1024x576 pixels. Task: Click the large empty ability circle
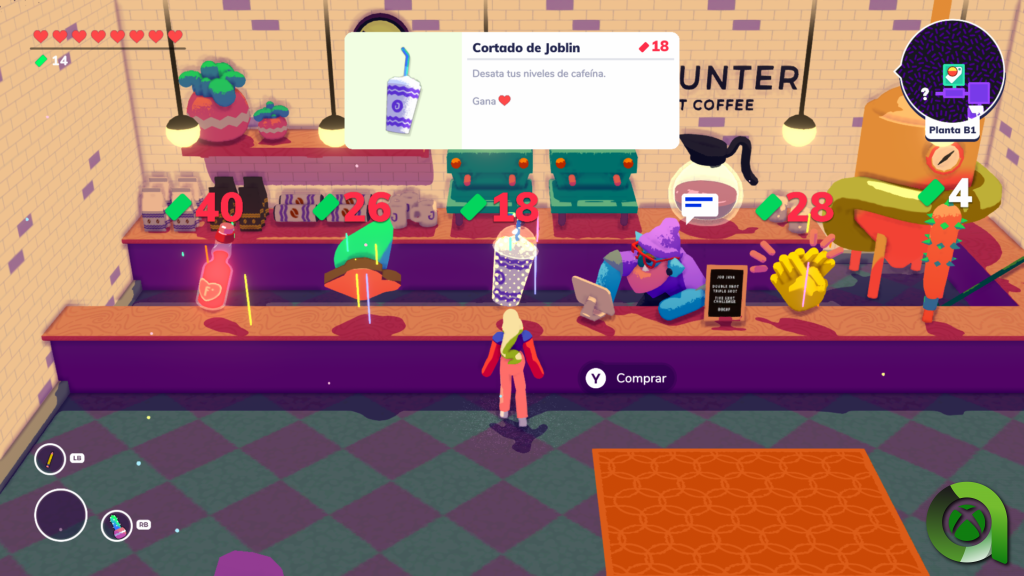[61, 515]
